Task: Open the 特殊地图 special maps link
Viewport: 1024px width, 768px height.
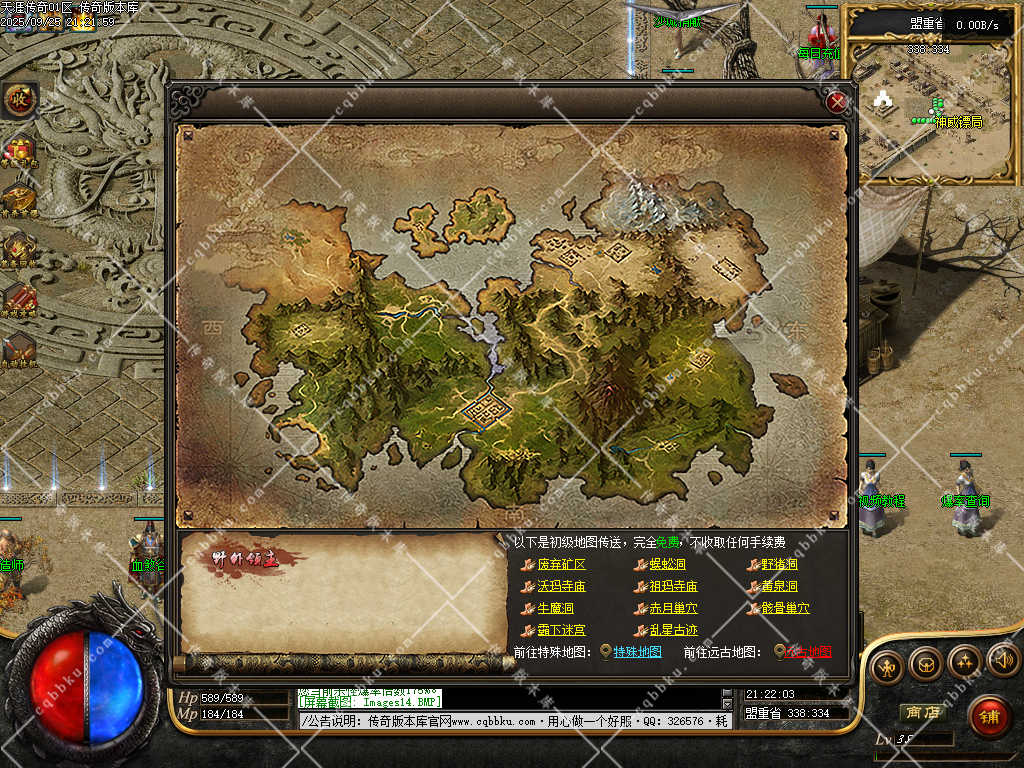Action: click(637, 652)
